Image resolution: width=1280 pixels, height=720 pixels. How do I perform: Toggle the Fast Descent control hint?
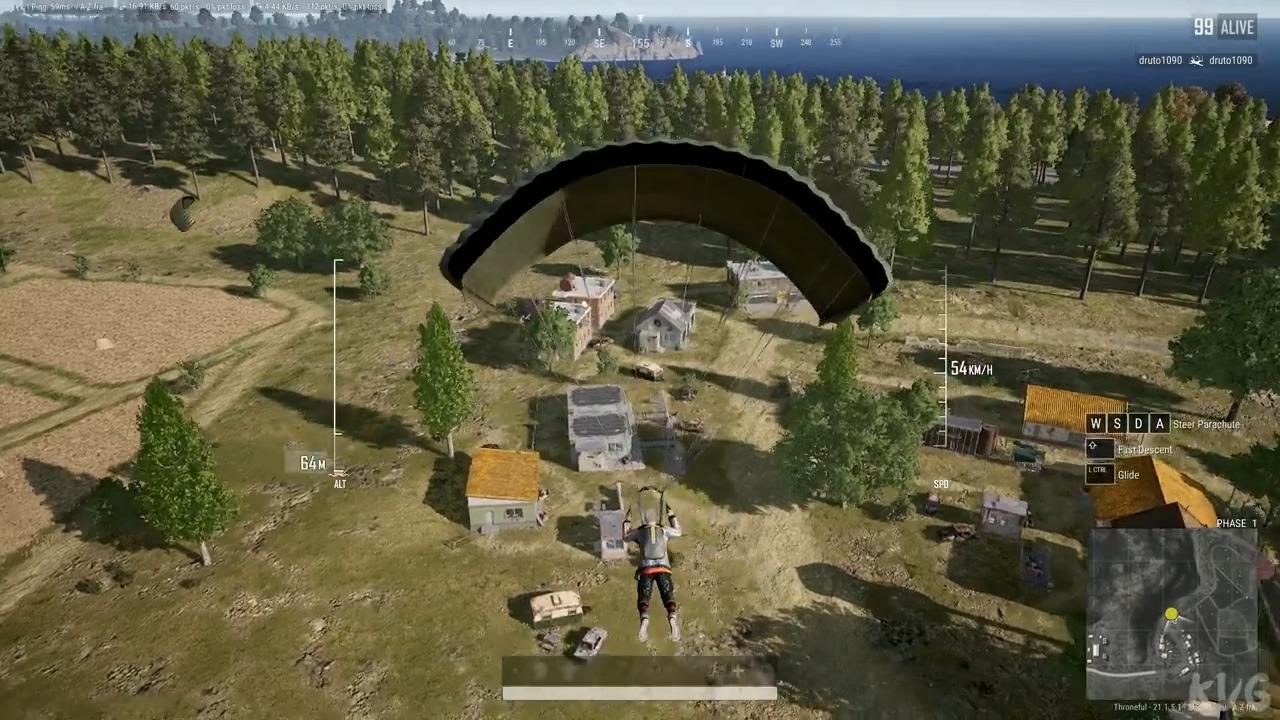pos(1144,449)
